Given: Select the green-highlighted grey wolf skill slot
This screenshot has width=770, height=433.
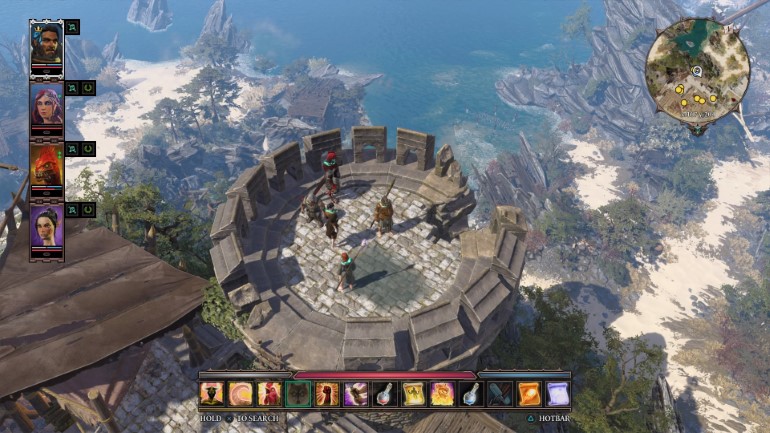Looking at the screenshot, I should click(298, 394).
